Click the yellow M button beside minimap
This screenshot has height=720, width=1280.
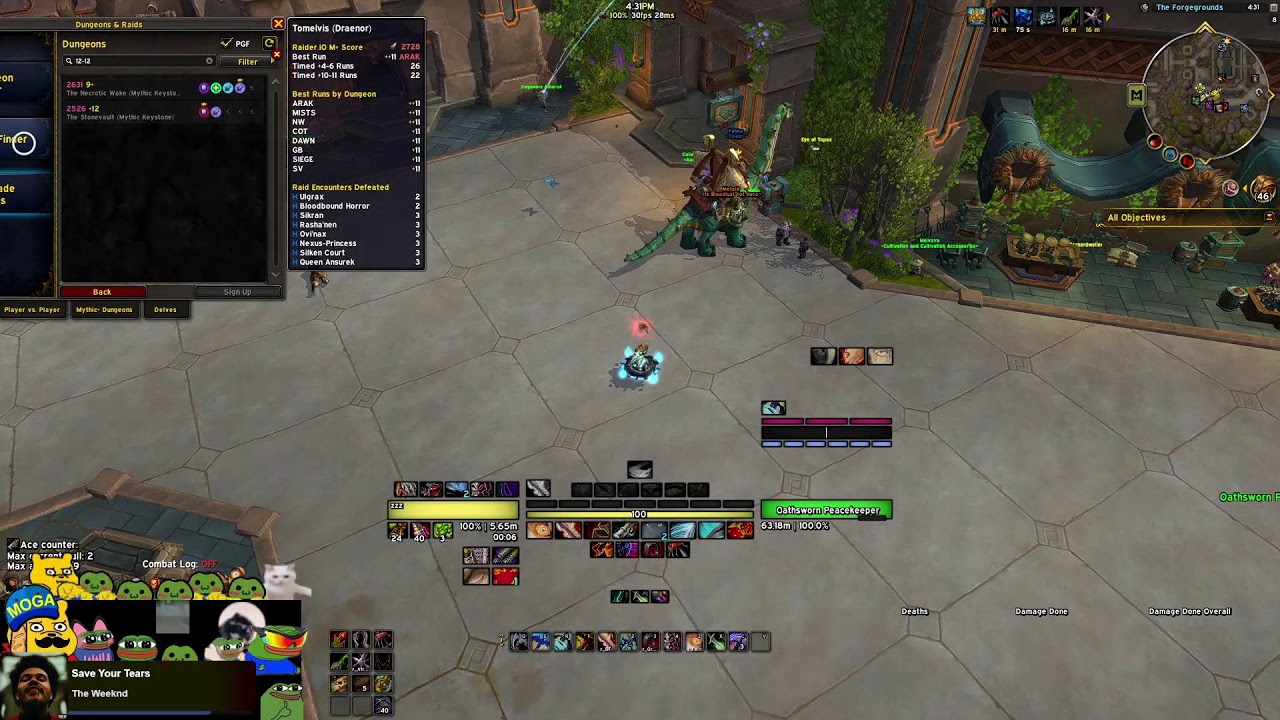tap(1136, 95)
